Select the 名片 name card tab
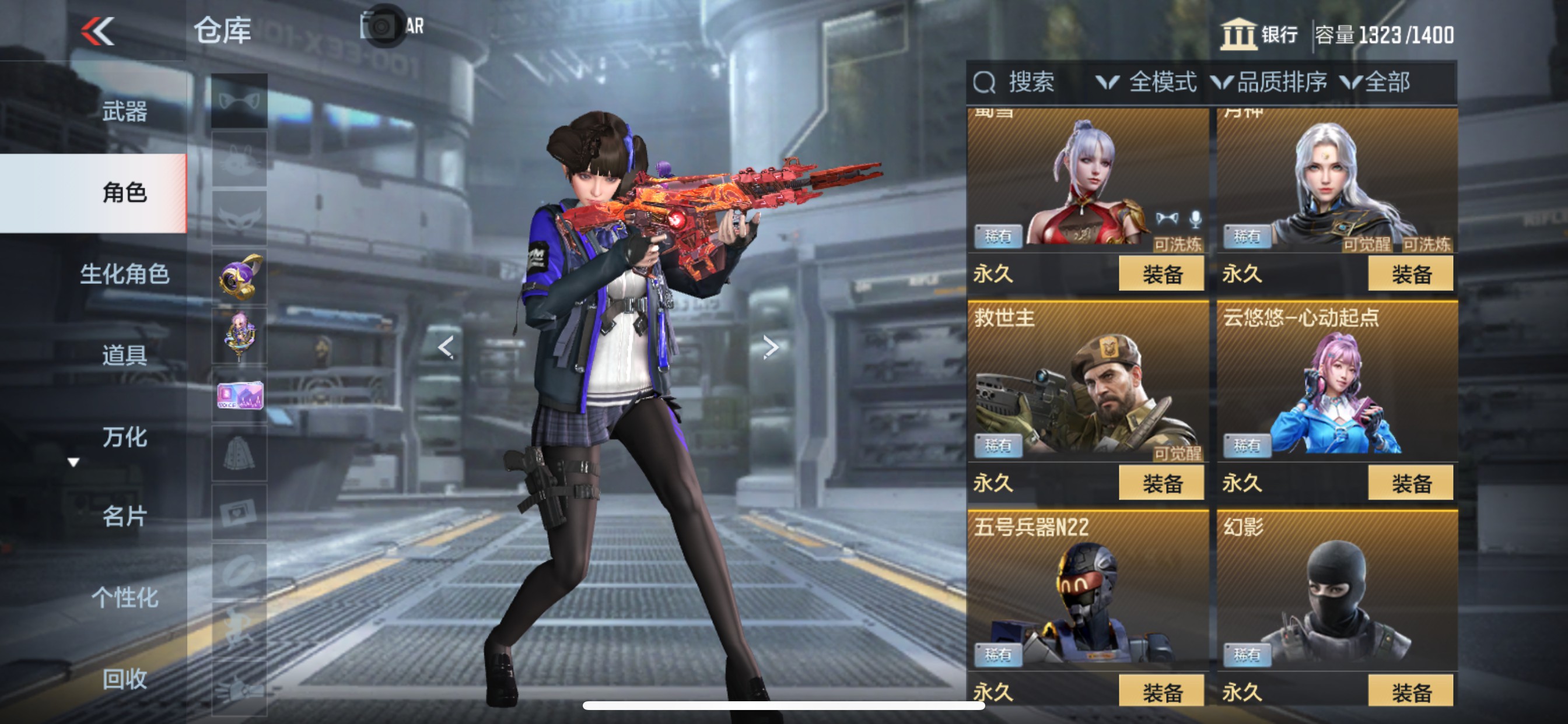This screenshot has width=1568, height=724. 124,516
